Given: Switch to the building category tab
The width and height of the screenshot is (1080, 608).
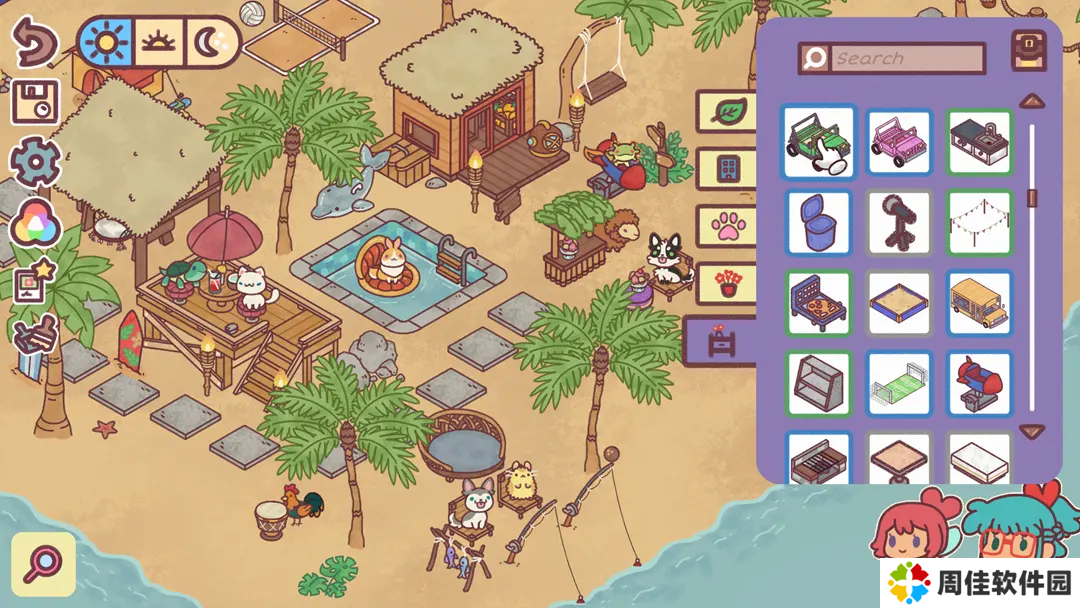Looking at the screenshot, I should (x=726, y=168).
